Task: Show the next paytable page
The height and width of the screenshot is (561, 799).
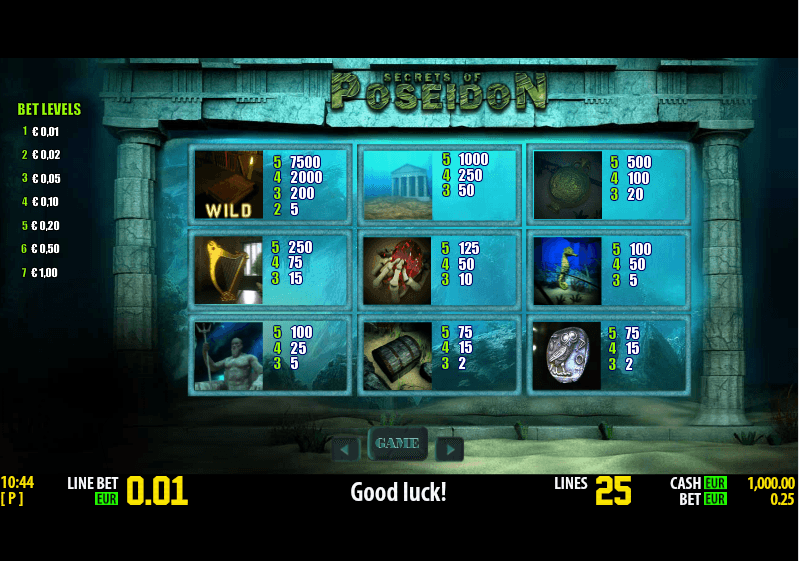Action: 450,450
